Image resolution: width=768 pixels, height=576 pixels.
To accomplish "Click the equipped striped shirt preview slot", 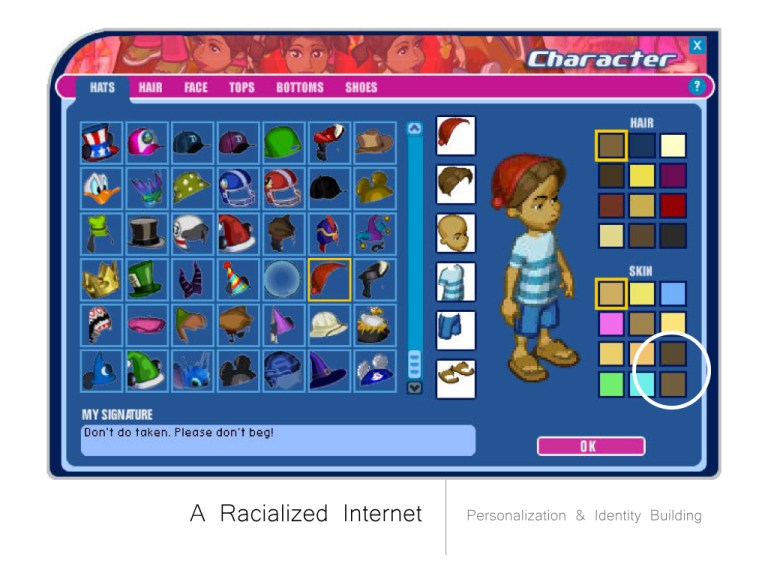I will pos(456,282).
